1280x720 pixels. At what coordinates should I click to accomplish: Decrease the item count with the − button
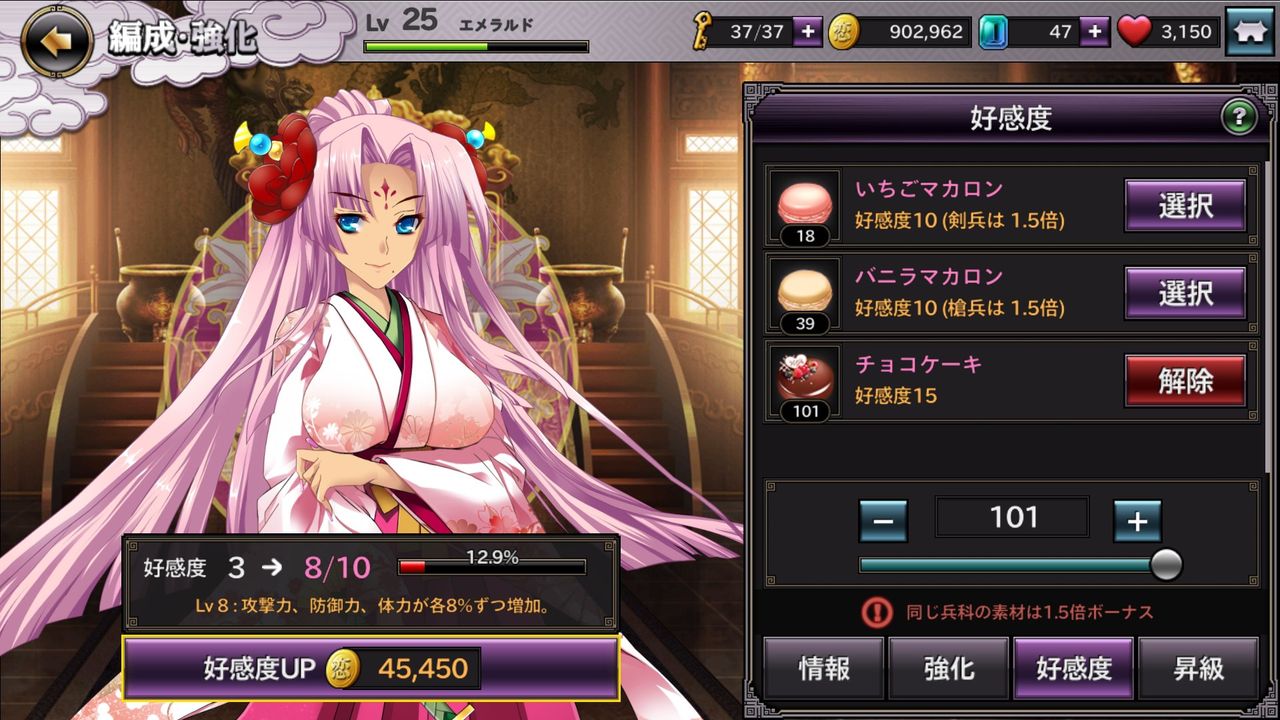[x=882, y=521]
